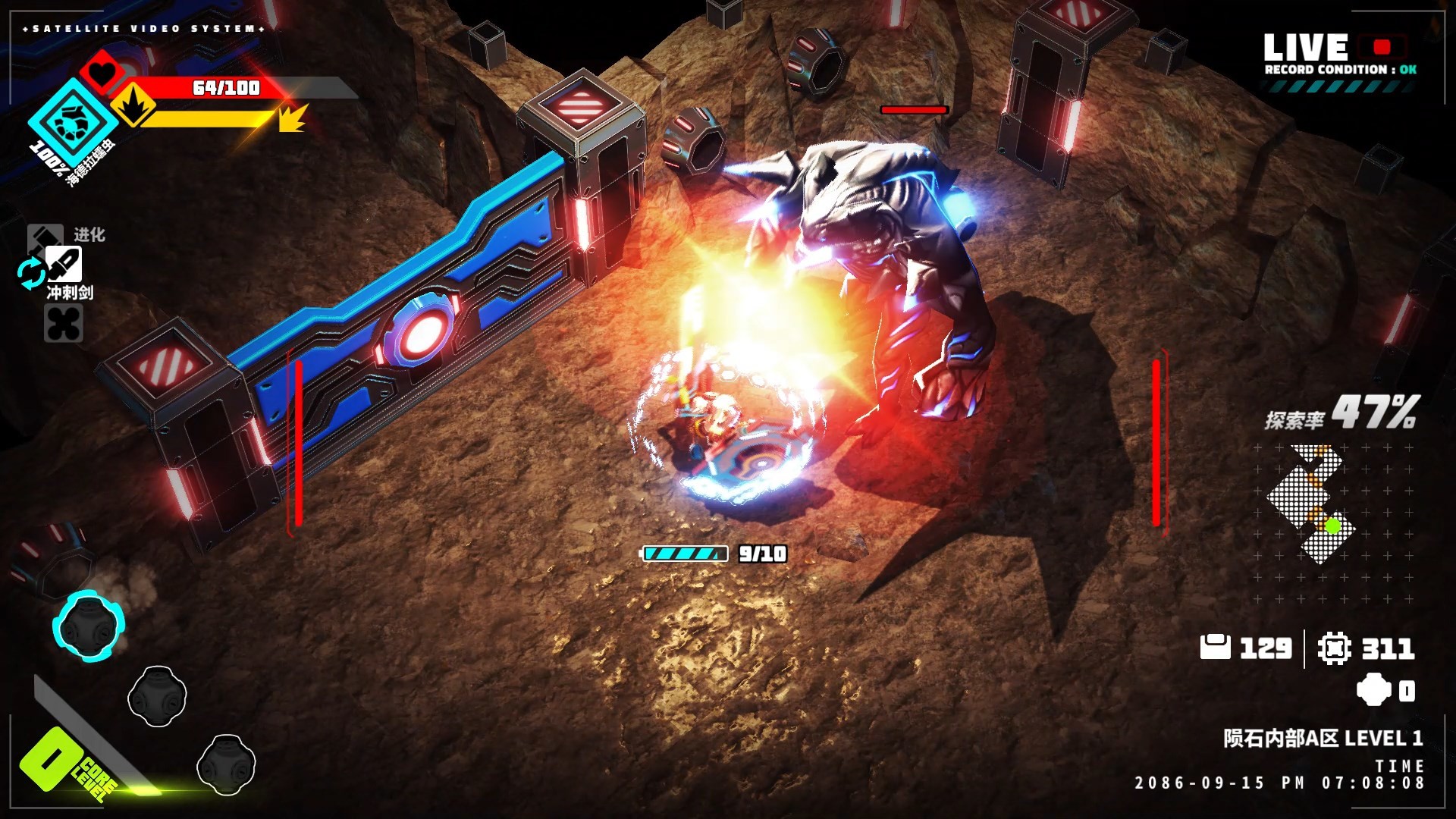This screenshot has width=1456, height=819.
Task: Select the 冲刺剑 weapon icon
Action: (x=64, y=265)
